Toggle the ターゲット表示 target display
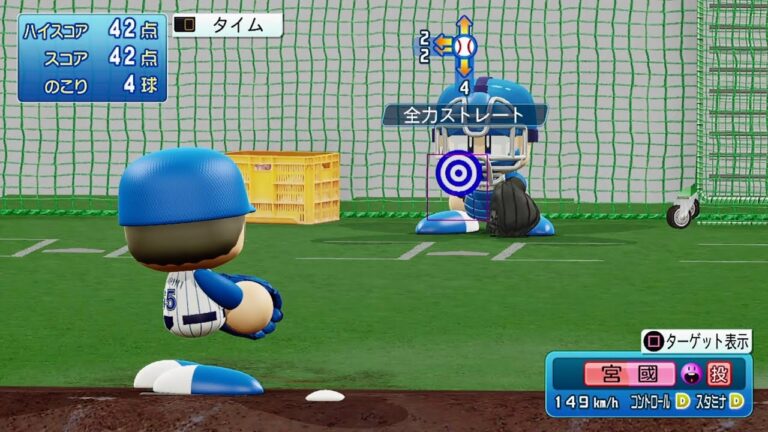Image resolution: width=768 pixels, height=432 pixels. 696,341
